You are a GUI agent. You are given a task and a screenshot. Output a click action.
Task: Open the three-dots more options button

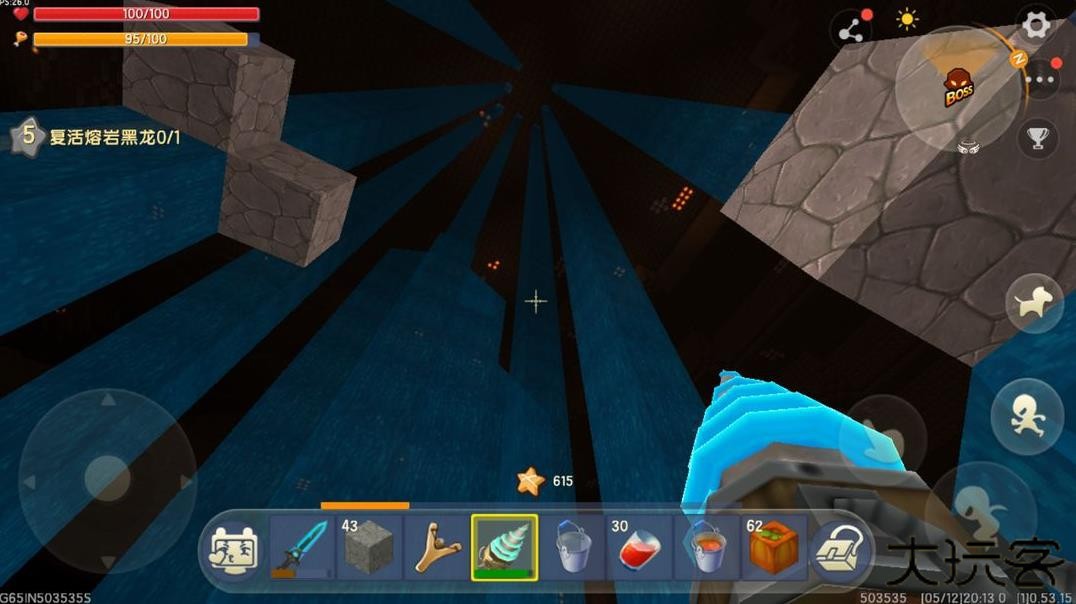point(1040,79)
